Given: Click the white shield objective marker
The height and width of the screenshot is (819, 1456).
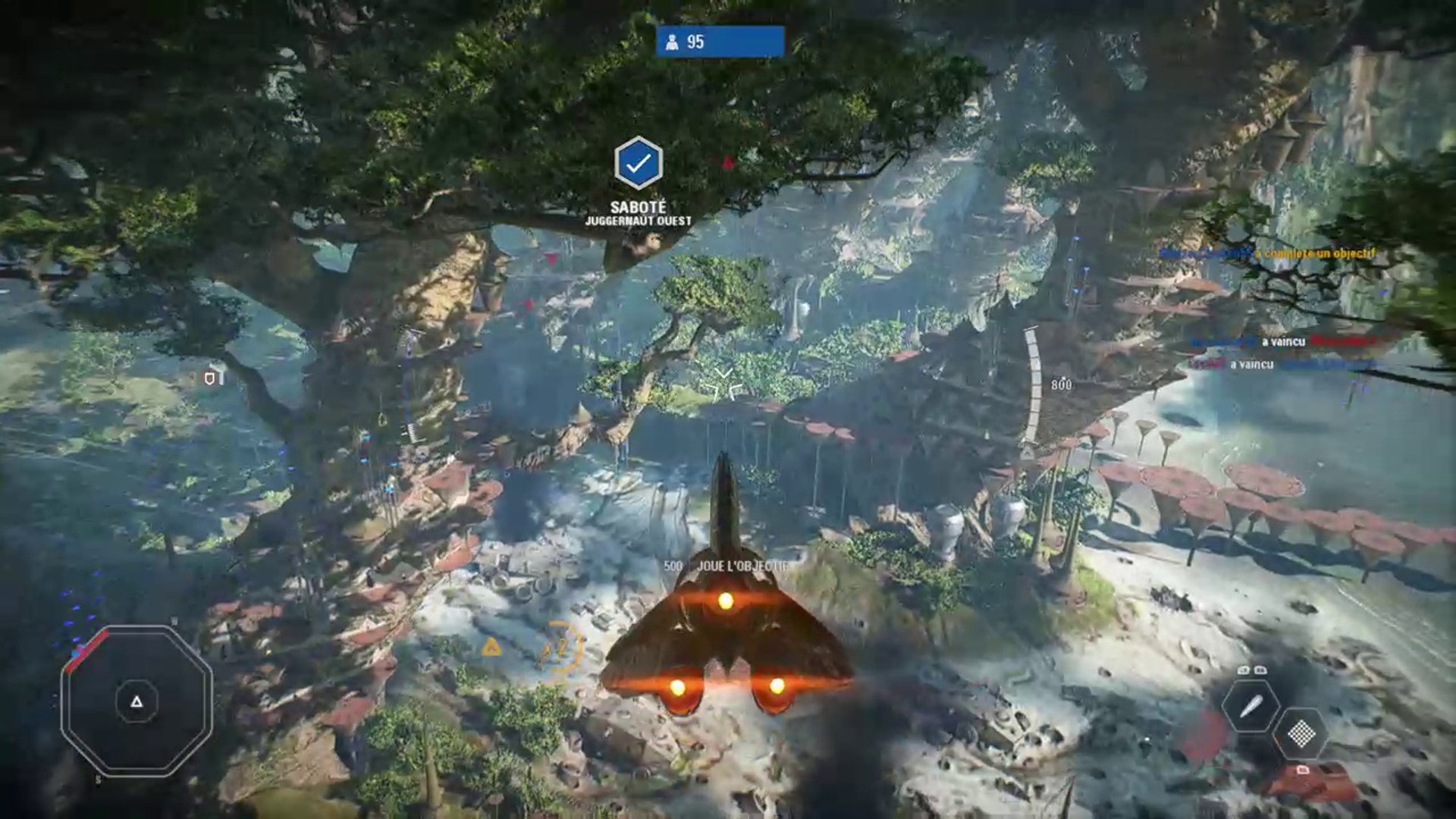Looking at the screenshot, I should coord(210,378).
